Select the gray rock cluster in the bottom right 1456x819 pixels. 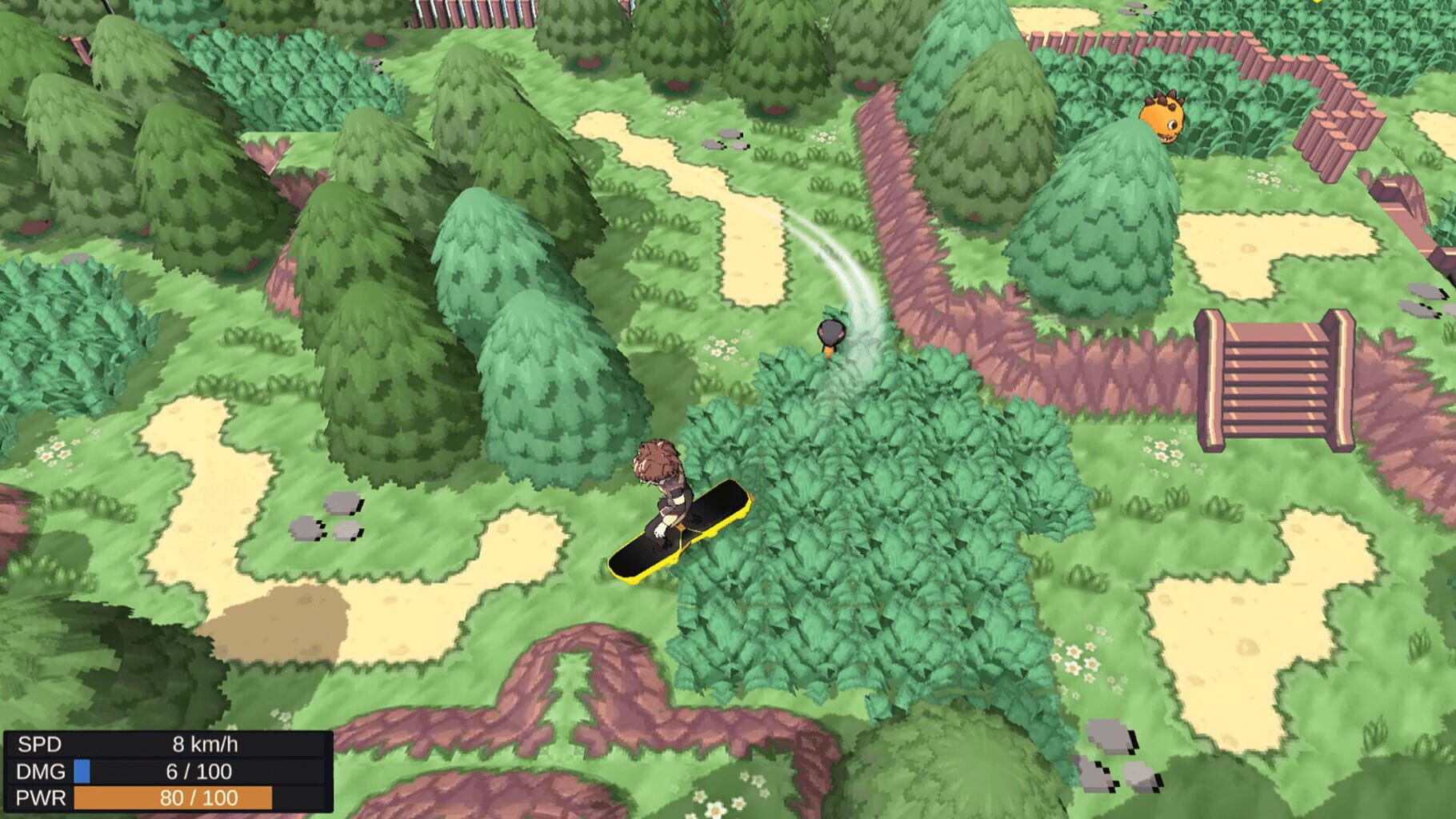[x=1120, y=768]
